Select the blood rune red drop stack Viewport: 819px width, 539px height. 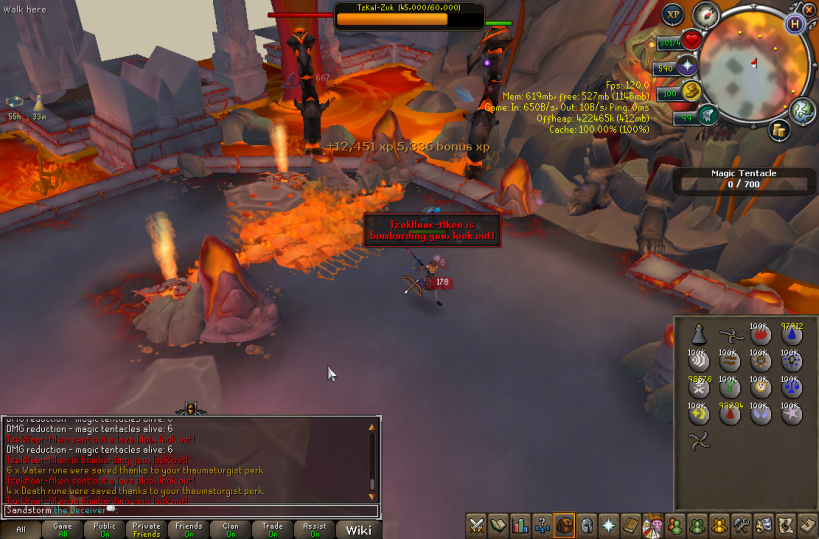731,412
